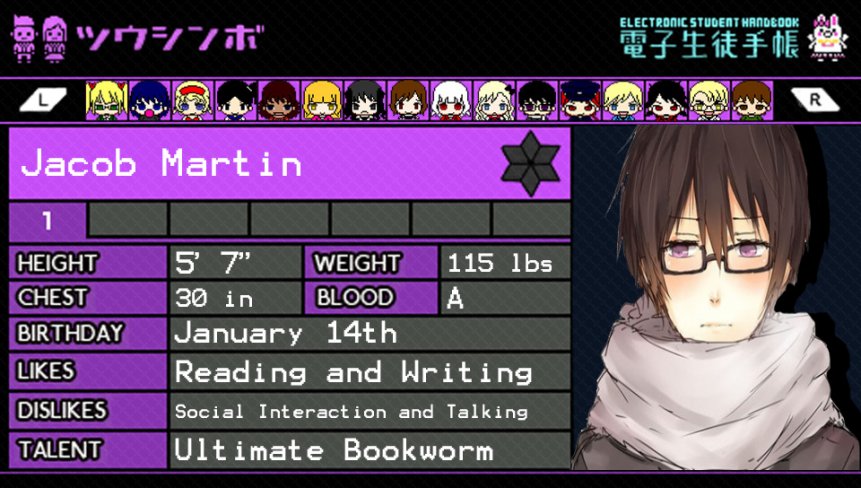Select the black-haired student wearing purple glasses
The height and width of the screenshot is (488, 861).
(x=537, y=100)
